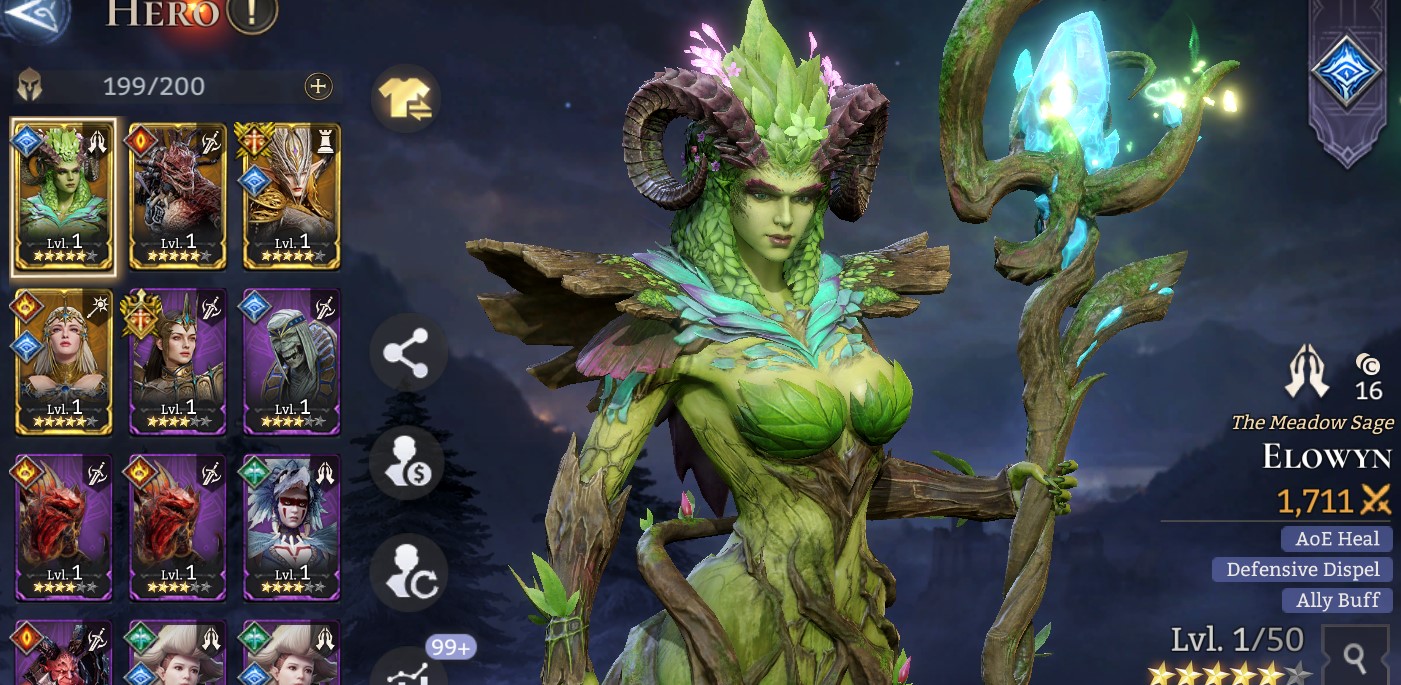Screen dimensions: 1401x685
Task: Click the blue diamond banner emblem
Action: pos(1346,72)
